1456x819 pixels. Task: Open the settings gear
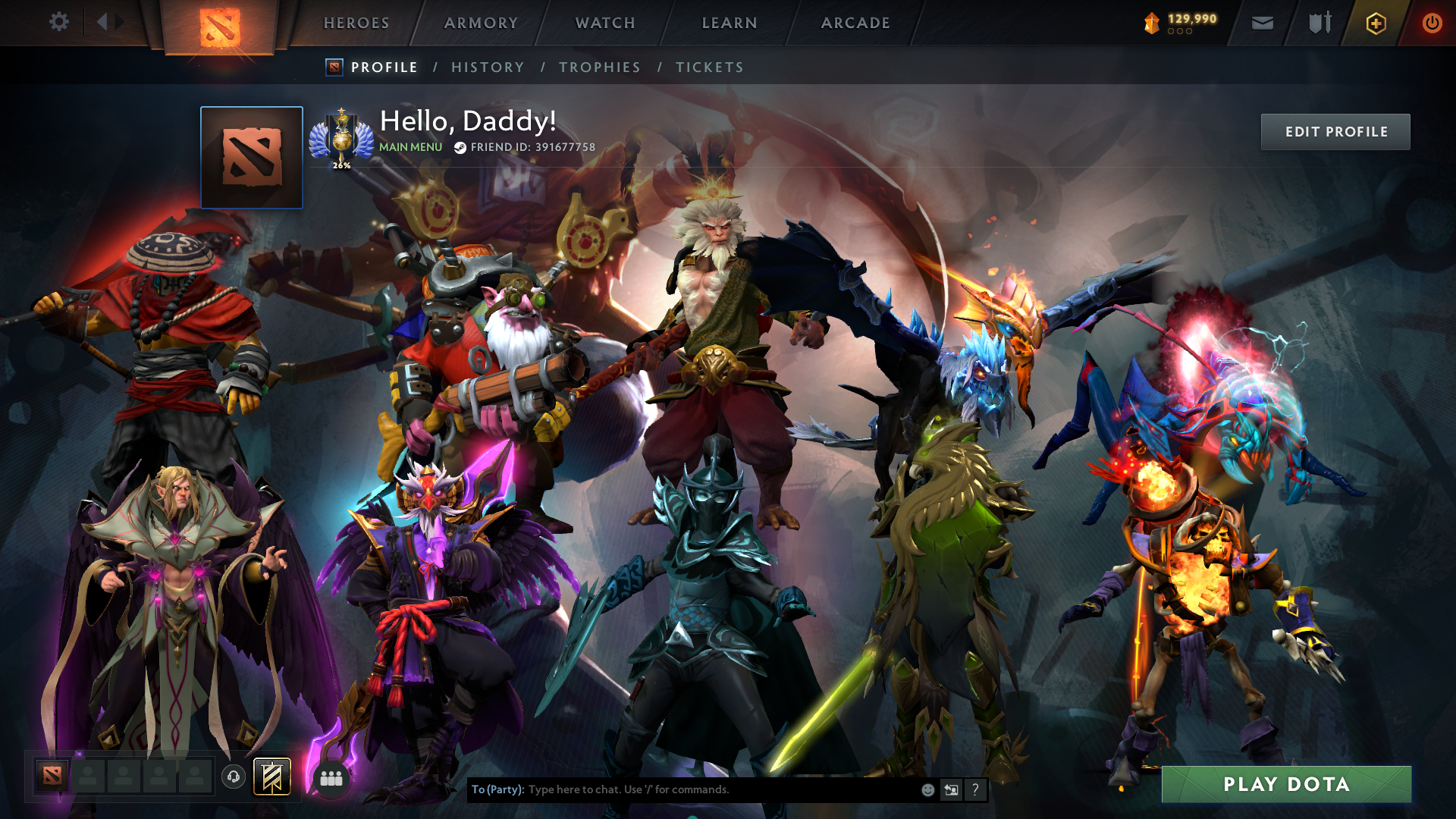(x=59, y=22)
